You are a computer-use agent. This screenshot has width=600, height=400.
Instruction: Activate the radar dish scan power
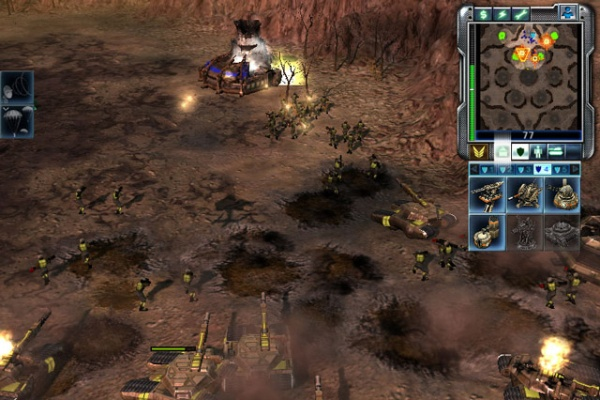point(18,87)
